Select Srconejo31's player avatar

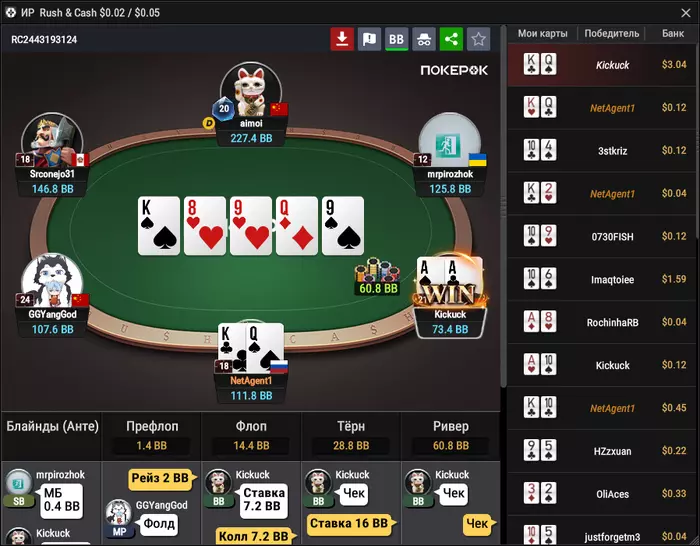tap(52, 143)
